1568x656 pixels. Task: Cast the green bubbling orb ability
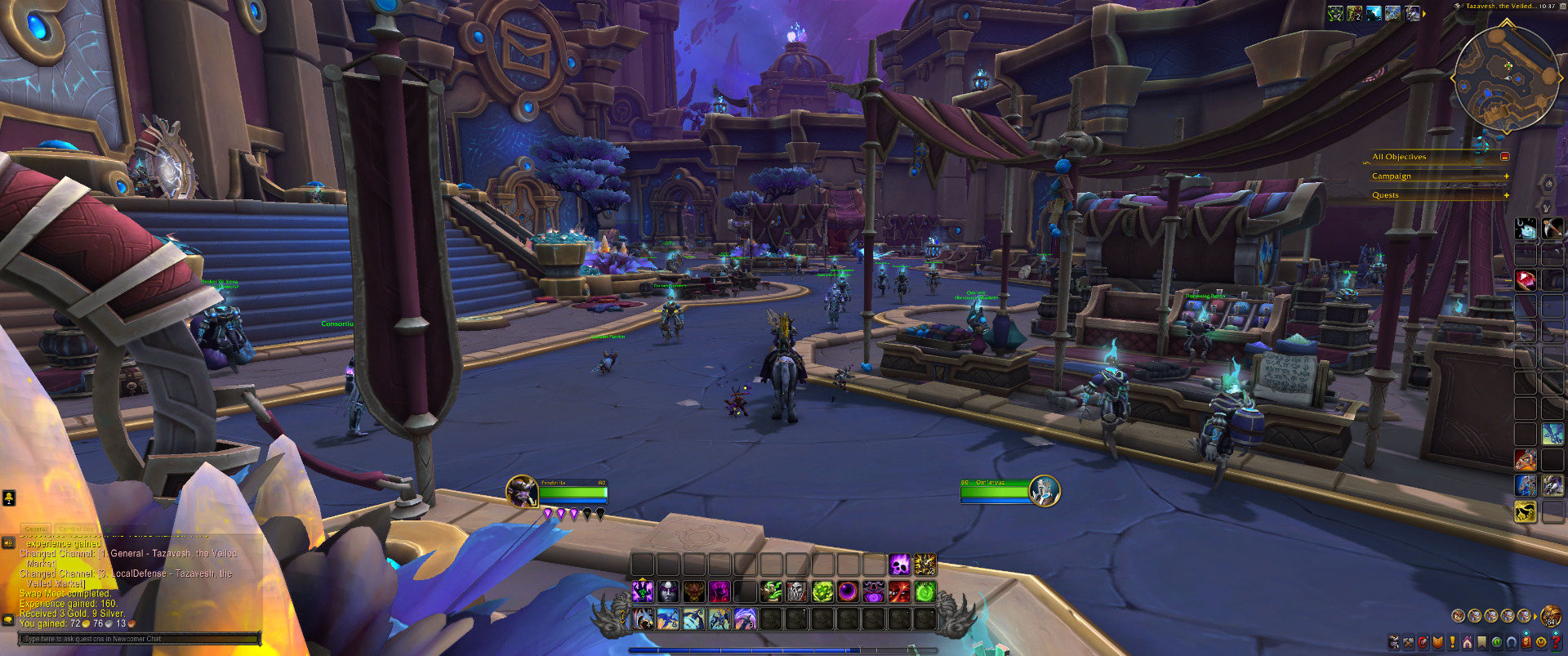822,591
